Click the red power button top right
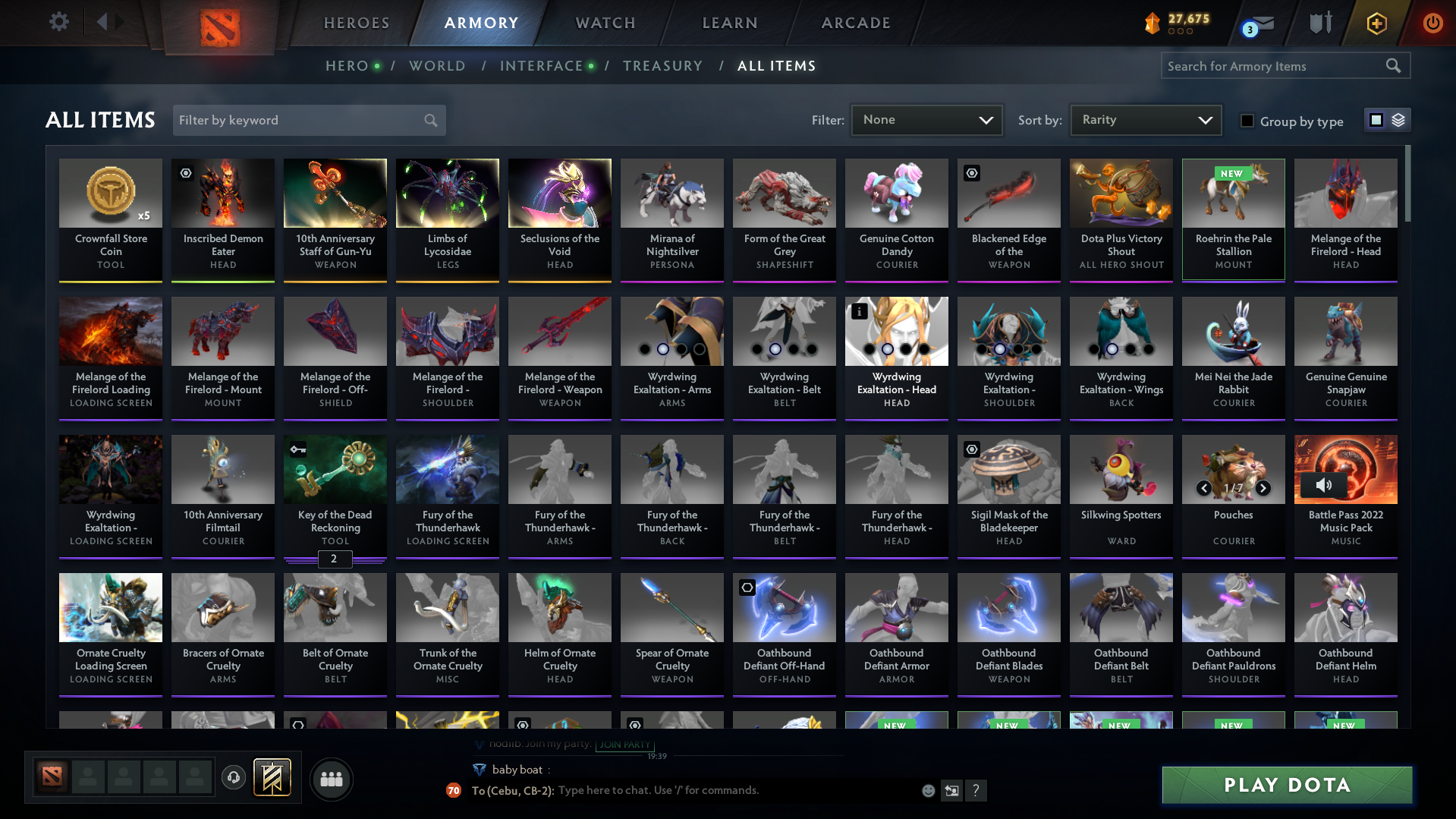Screen dimensions: 1456x819 (x=1432, y=23)
